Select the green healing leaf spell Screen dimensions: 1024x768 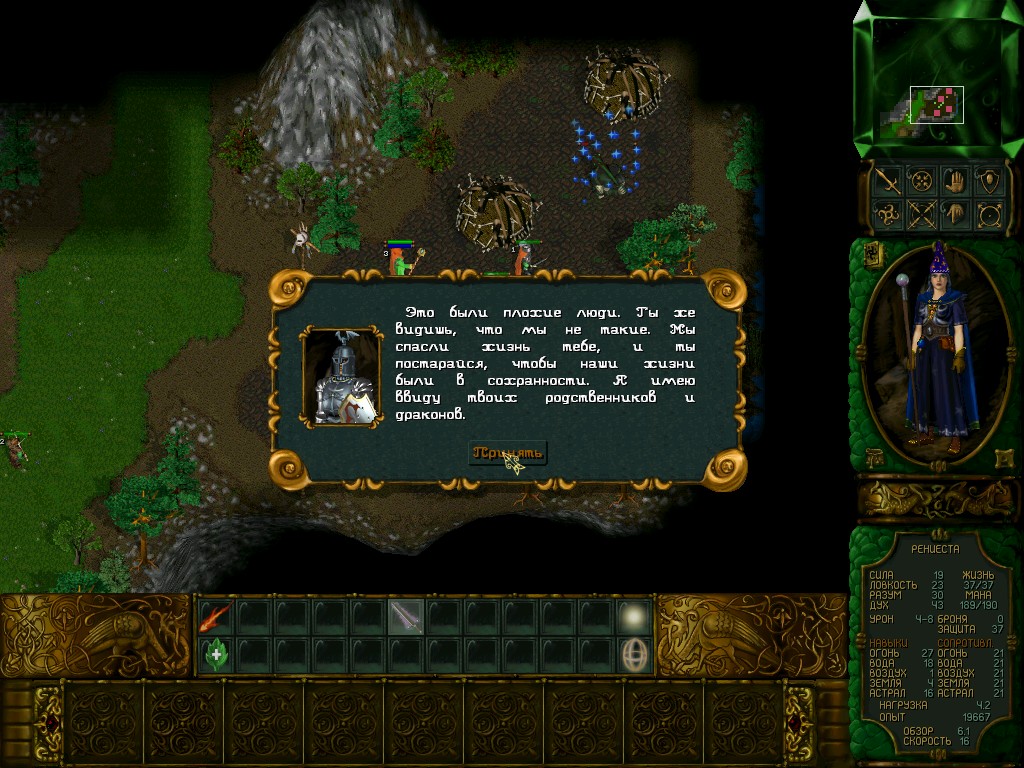click(216, 655)
